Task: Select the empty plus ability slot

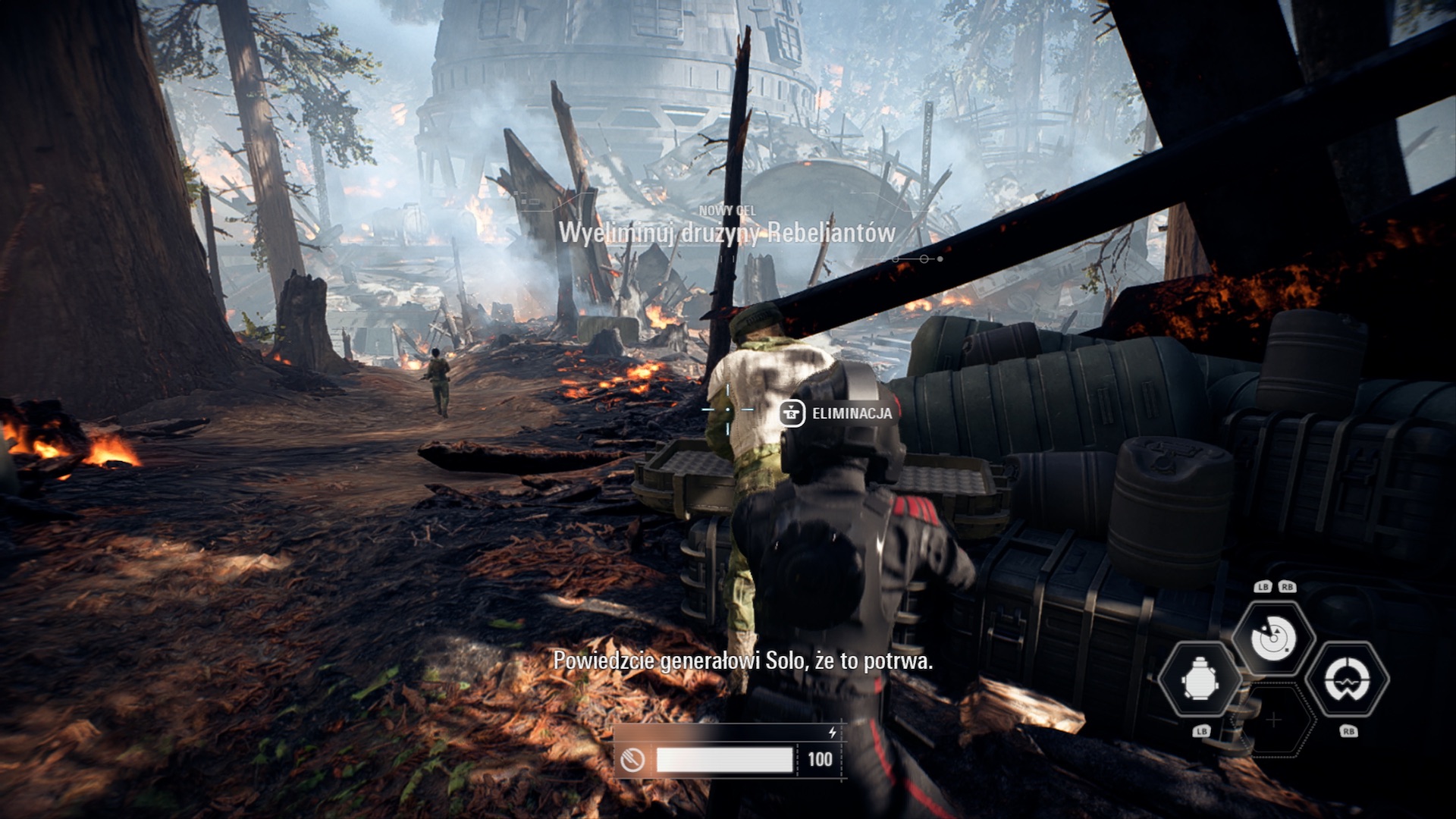Action: tap(1274, 720)
